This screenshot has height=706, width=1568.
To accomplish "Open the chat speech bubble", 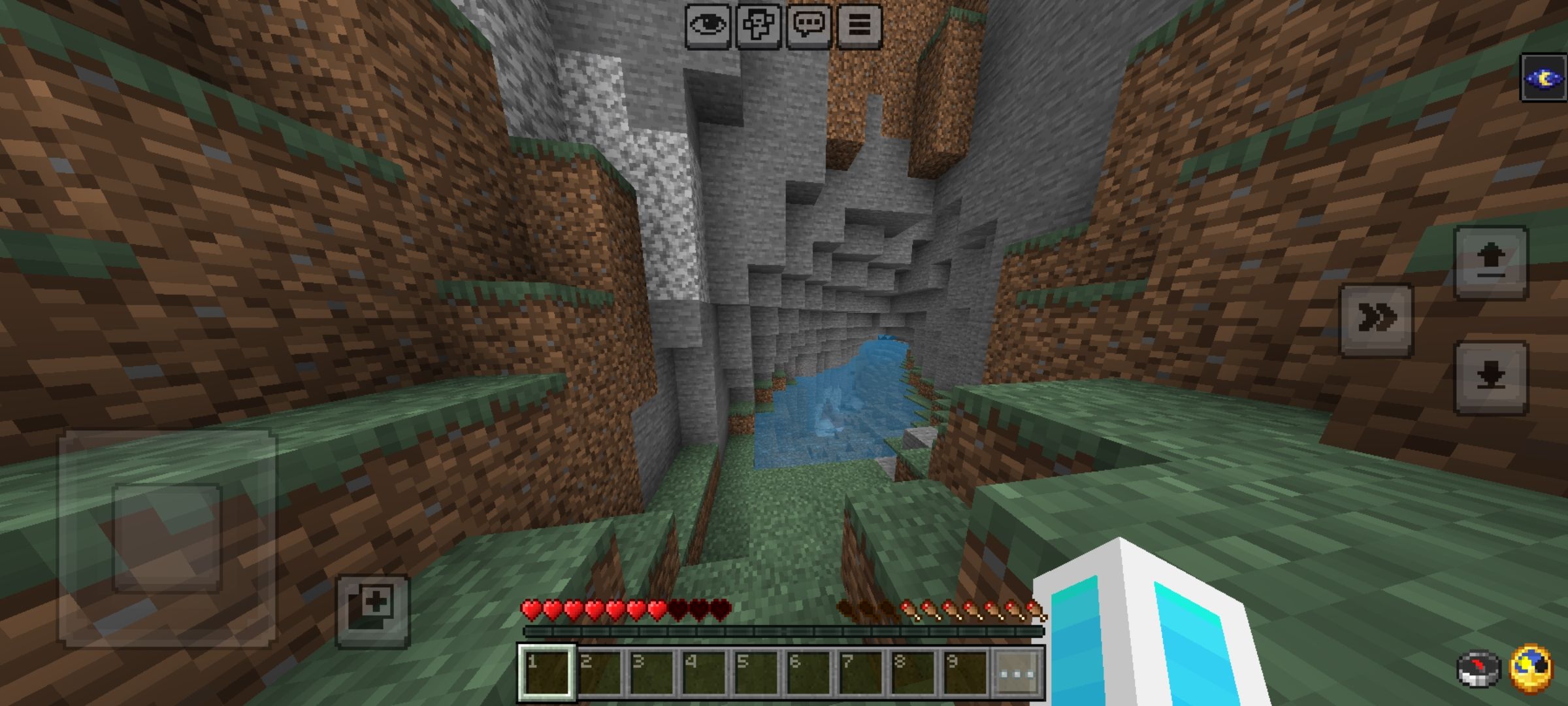I will point(809,26).
